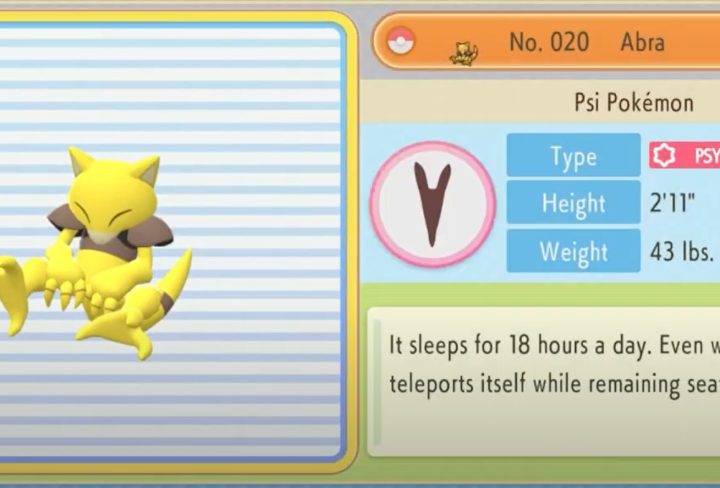Click the Poké Ball caught icon
This screenshot has height=488, width=720.
point(402,41)
